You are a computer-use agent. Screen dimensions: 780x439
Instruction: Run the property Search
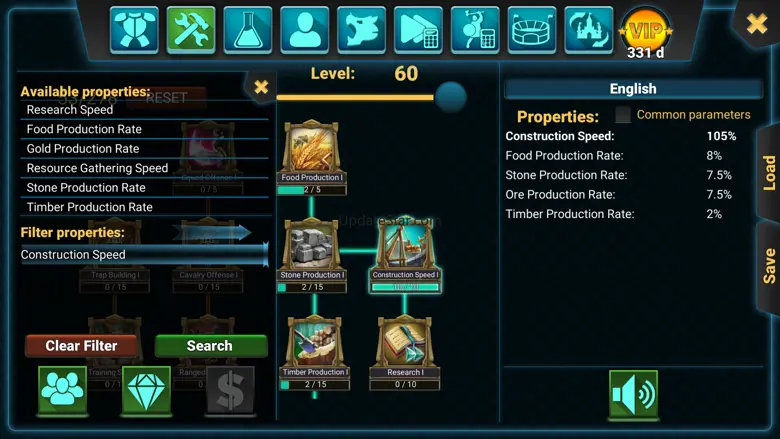point(210,346)
